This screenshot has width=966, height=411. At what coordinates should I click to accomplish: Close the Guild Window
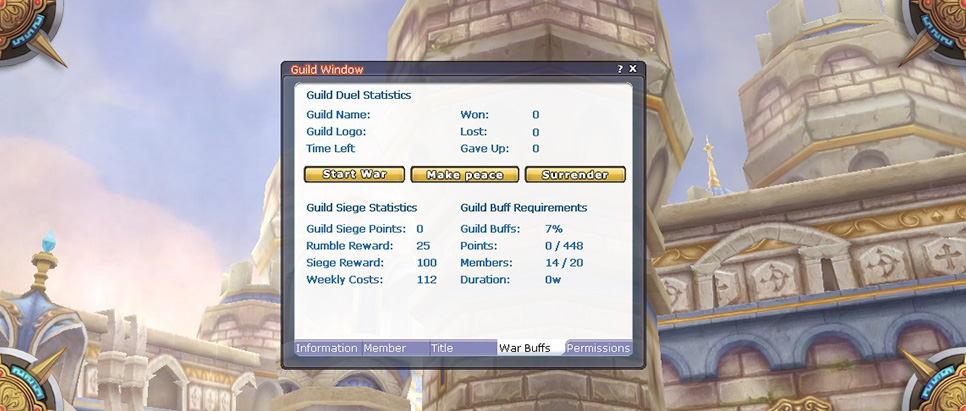tap(633, 69)
